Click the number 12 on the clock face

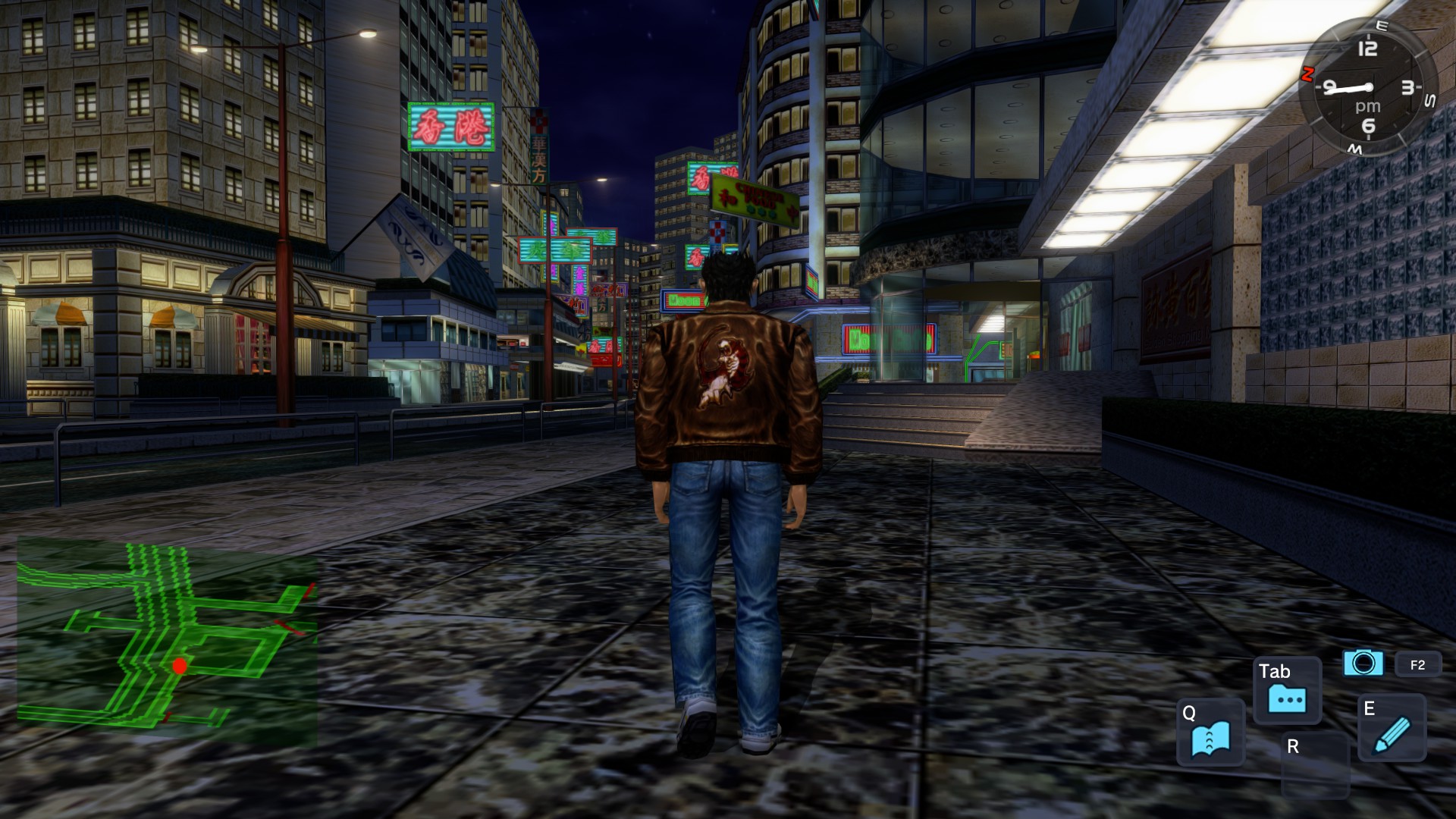[1368, 48]
